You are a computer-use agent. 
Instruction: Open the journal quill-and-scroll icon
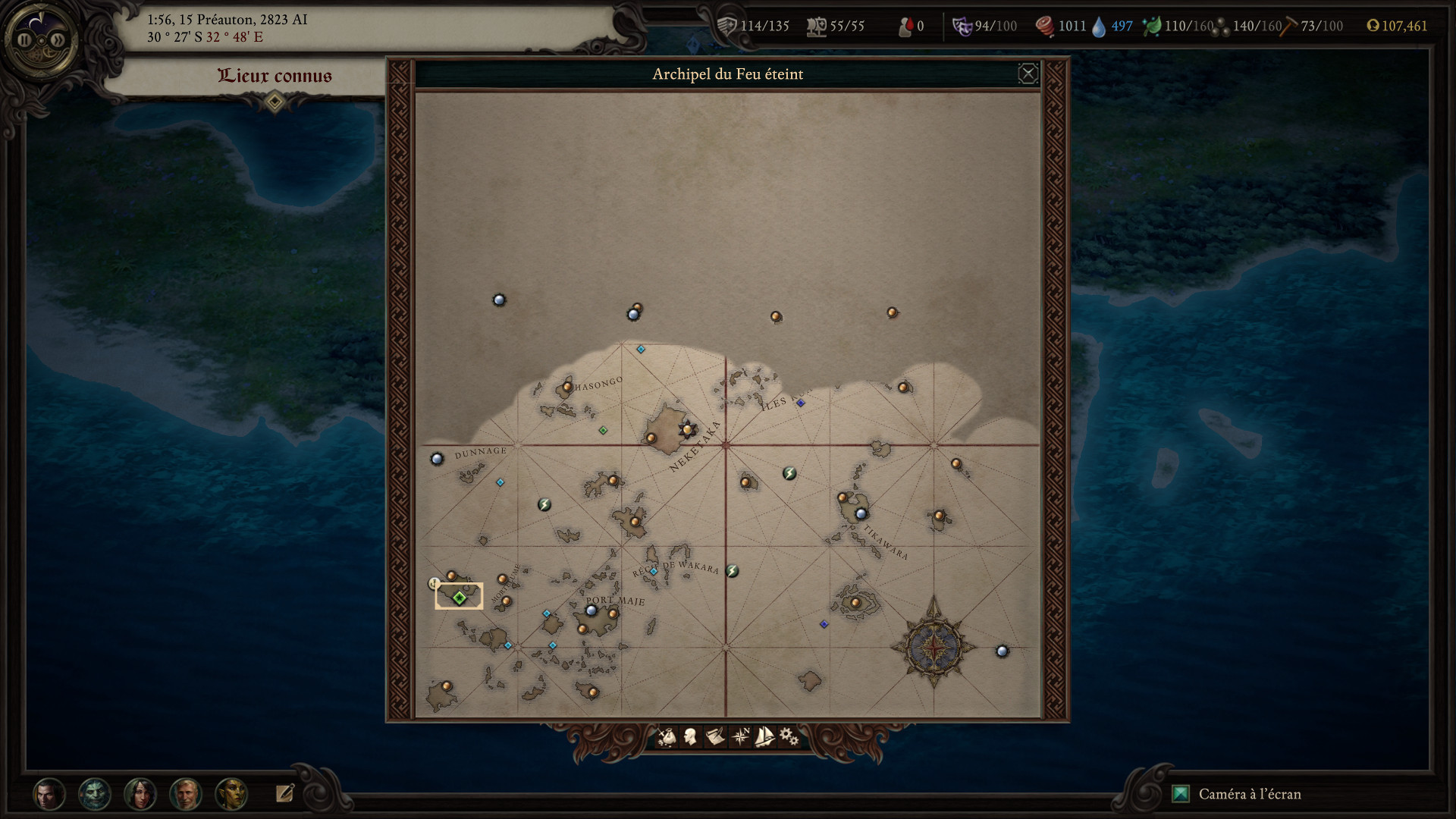[714, 737]
